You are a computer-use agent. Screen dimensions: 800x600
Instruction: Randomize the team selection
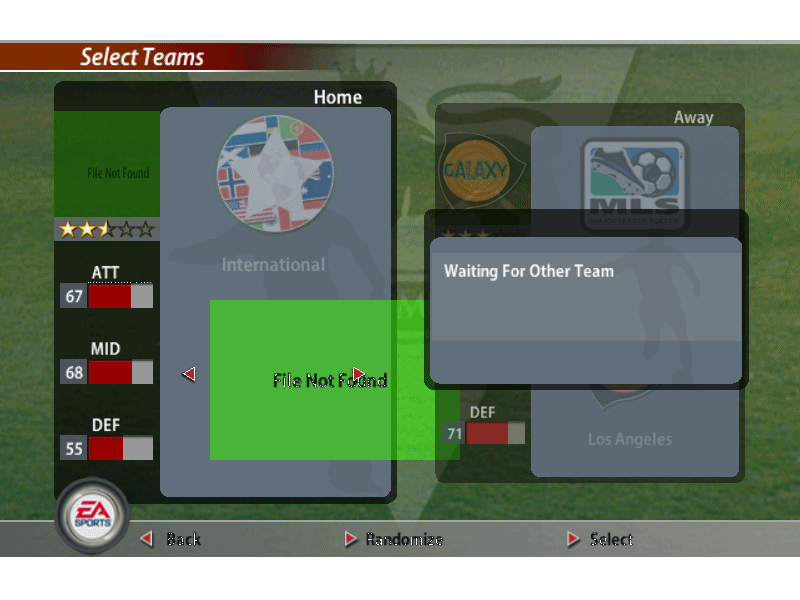coord(393,539)
